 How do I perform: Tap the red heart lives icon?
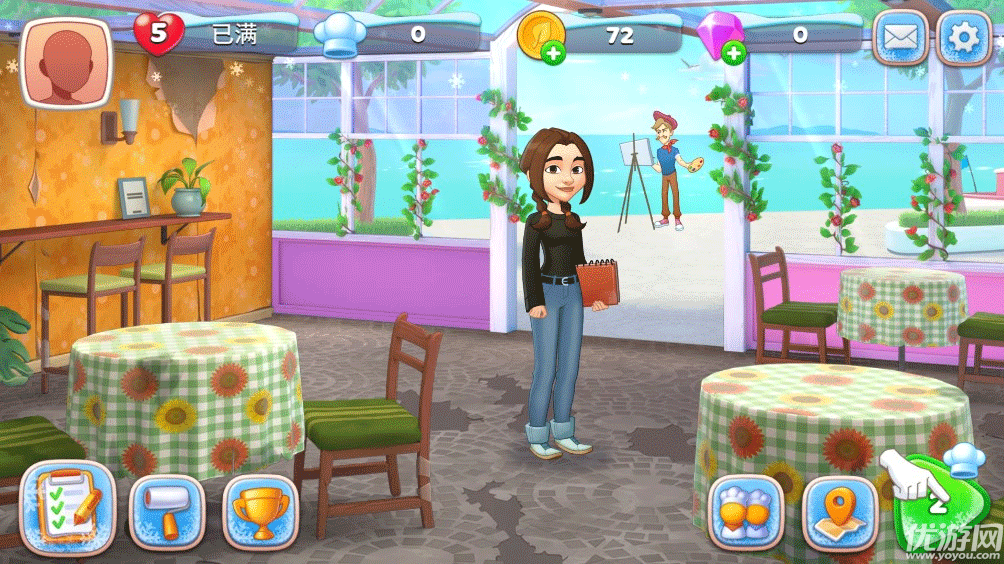pyautogui.click(x=158, y=34)
